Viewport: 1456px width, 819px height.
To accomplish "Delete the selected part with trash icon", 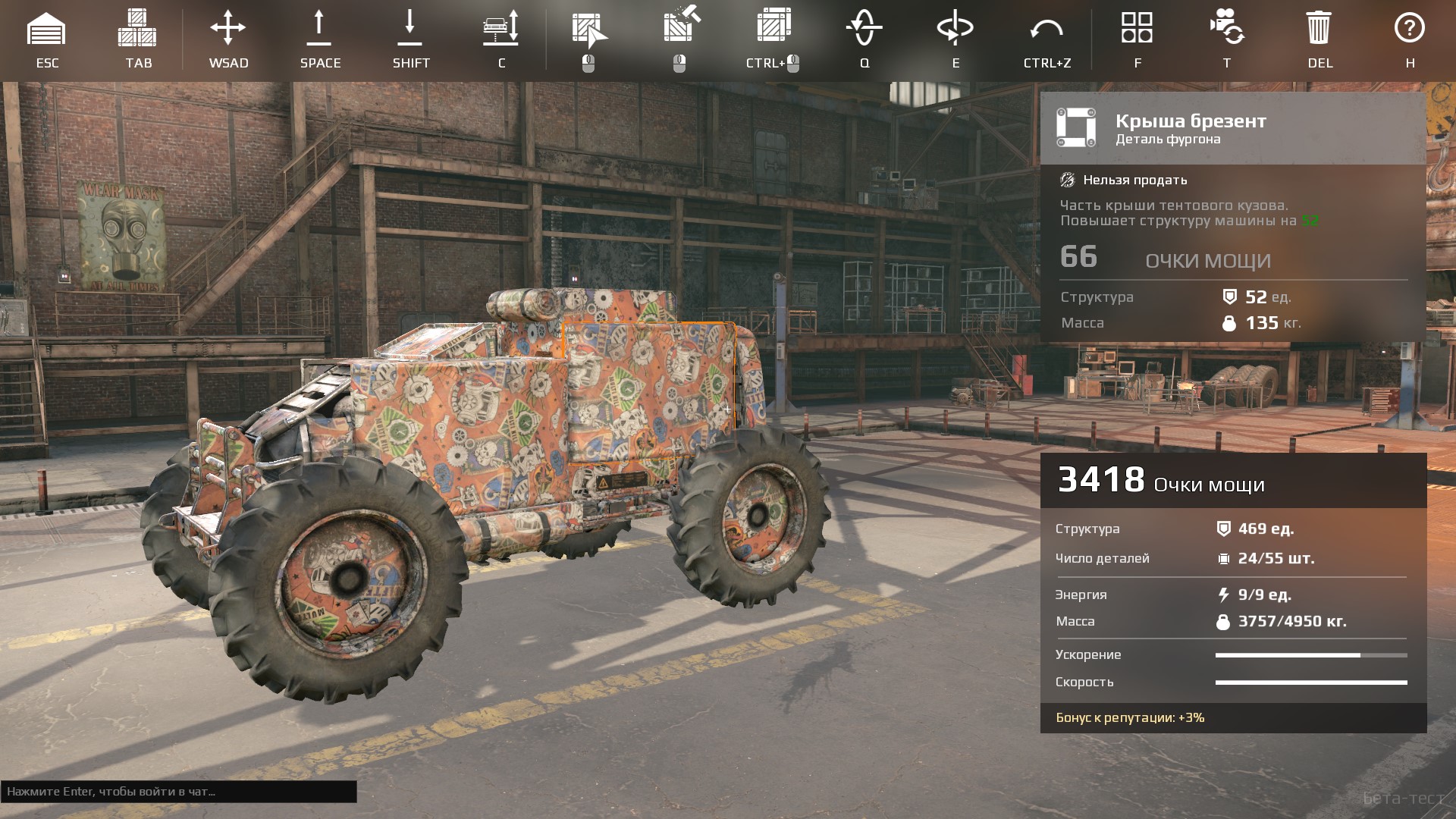I will coord(1319,28).
